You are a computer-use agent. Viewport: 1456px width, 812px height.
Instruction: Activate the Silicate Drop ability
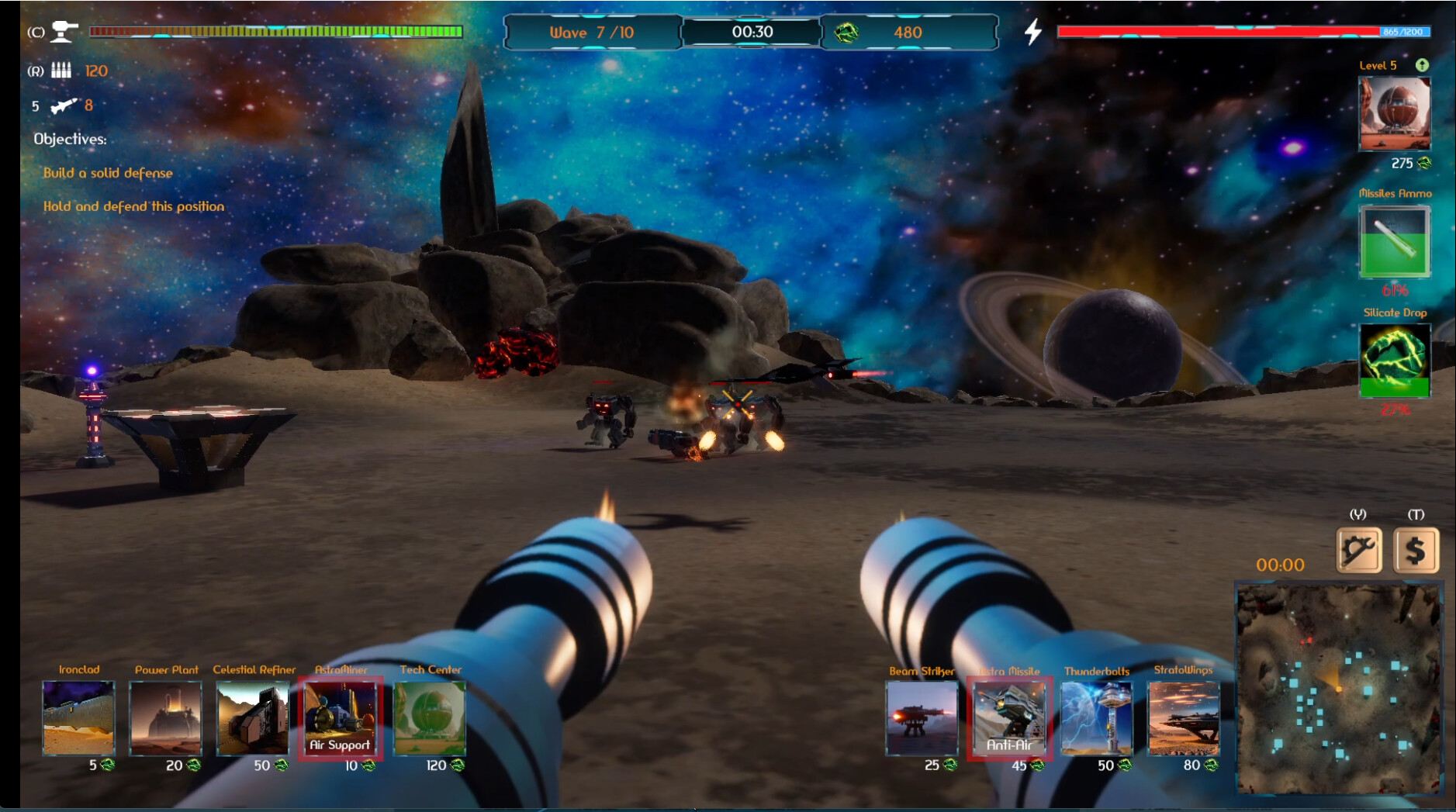coord(1394,360)
